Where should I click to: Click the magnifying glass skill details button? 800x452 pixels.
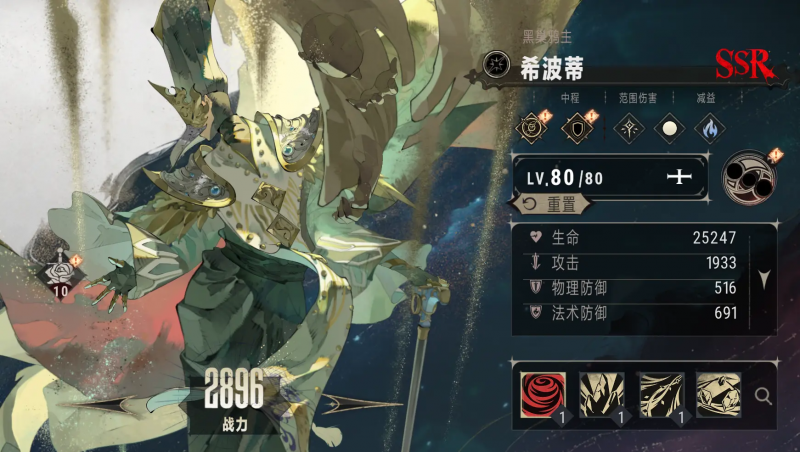click(x=764, y=396)
